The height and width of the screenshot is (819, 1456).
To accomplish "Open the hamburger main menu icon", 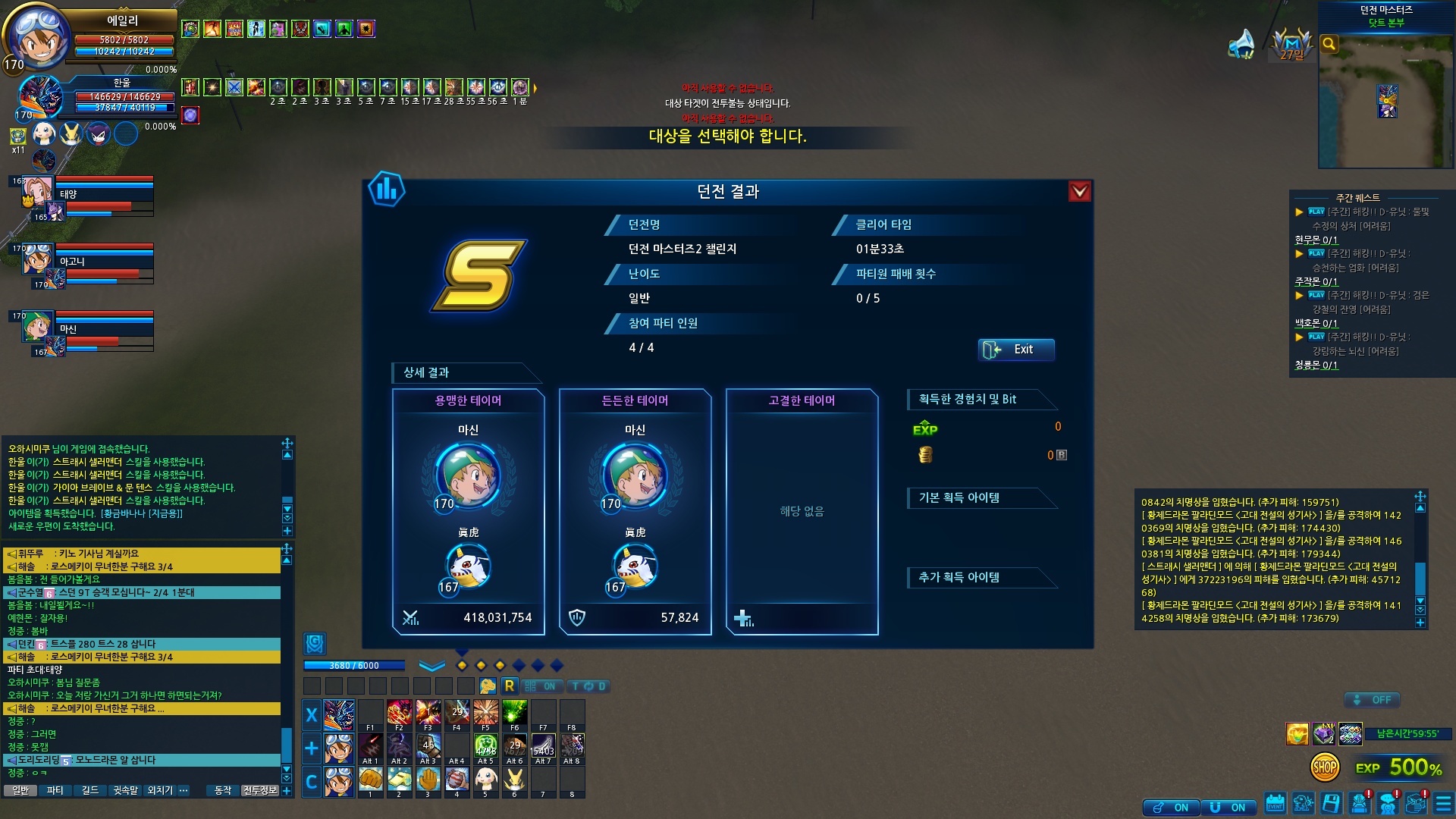I will tap(1442, 803).
